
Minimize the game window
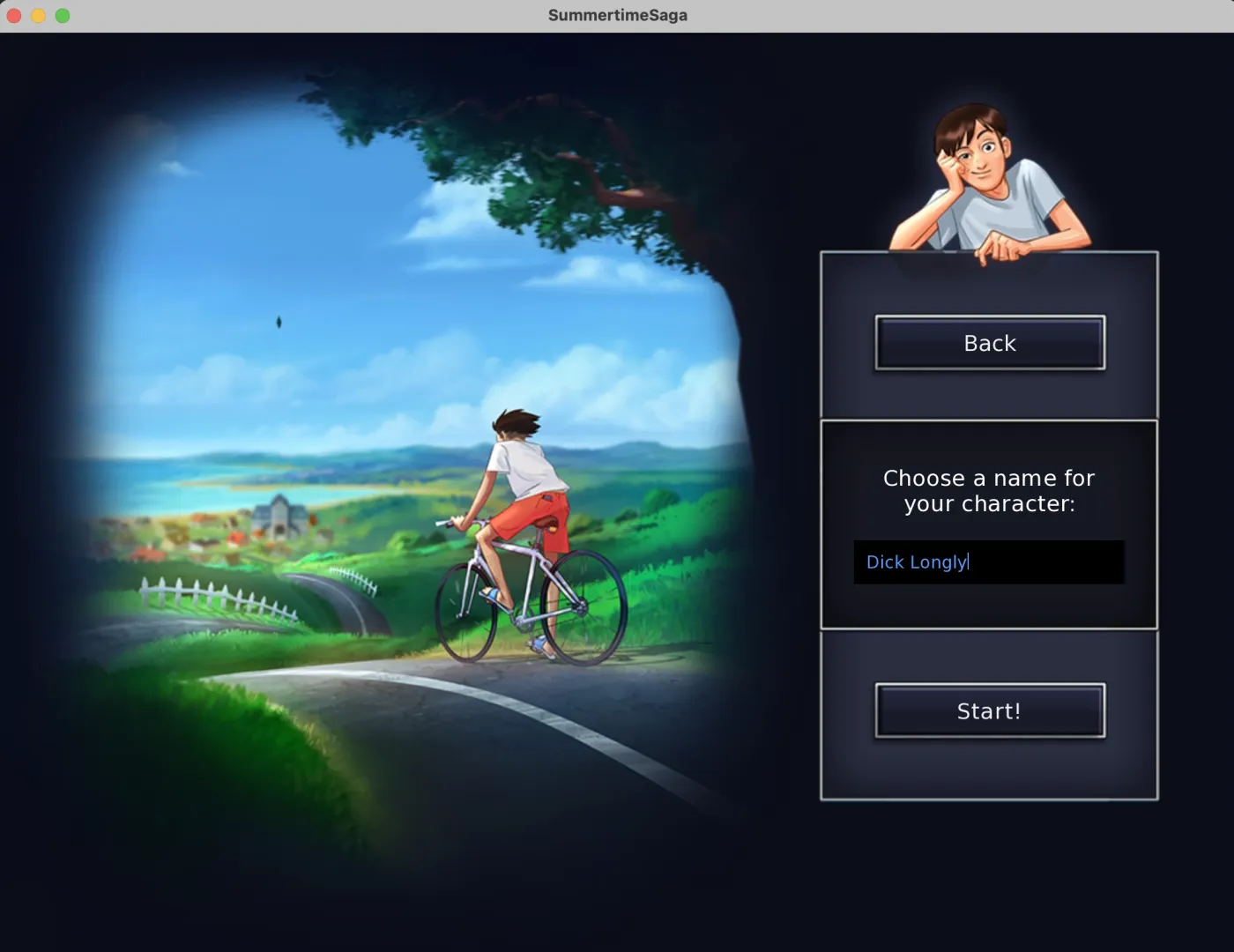38,15
